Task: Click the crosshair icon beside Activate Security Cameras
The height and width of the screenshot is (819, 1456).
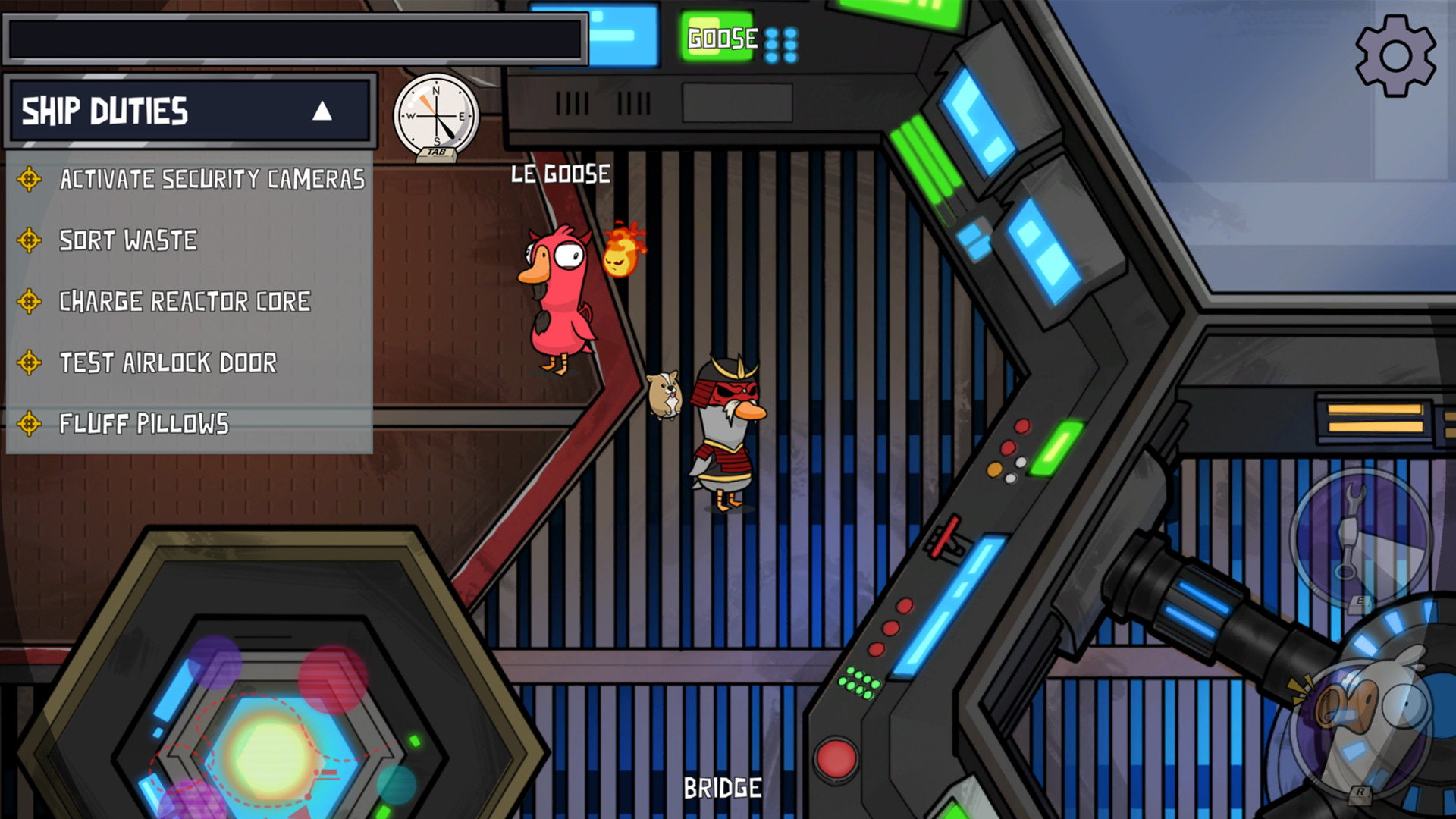Action: pyautogui.click(x=29, y=179)
